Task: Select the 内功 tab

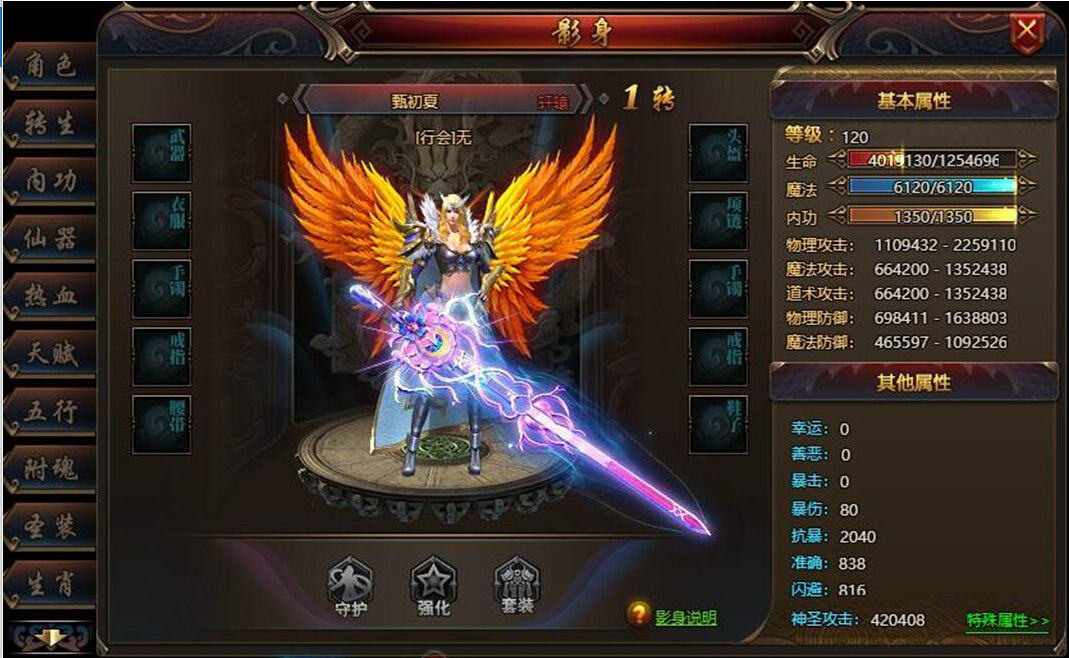Action: click(50, 182)
